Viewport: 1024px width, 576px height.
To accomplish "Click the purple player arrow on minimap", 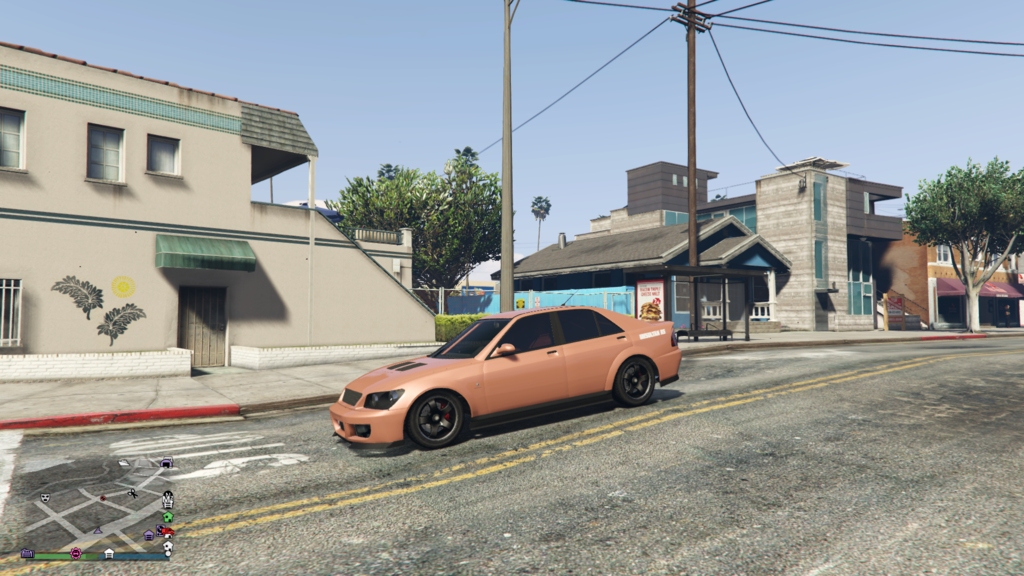I will point(97,531).
